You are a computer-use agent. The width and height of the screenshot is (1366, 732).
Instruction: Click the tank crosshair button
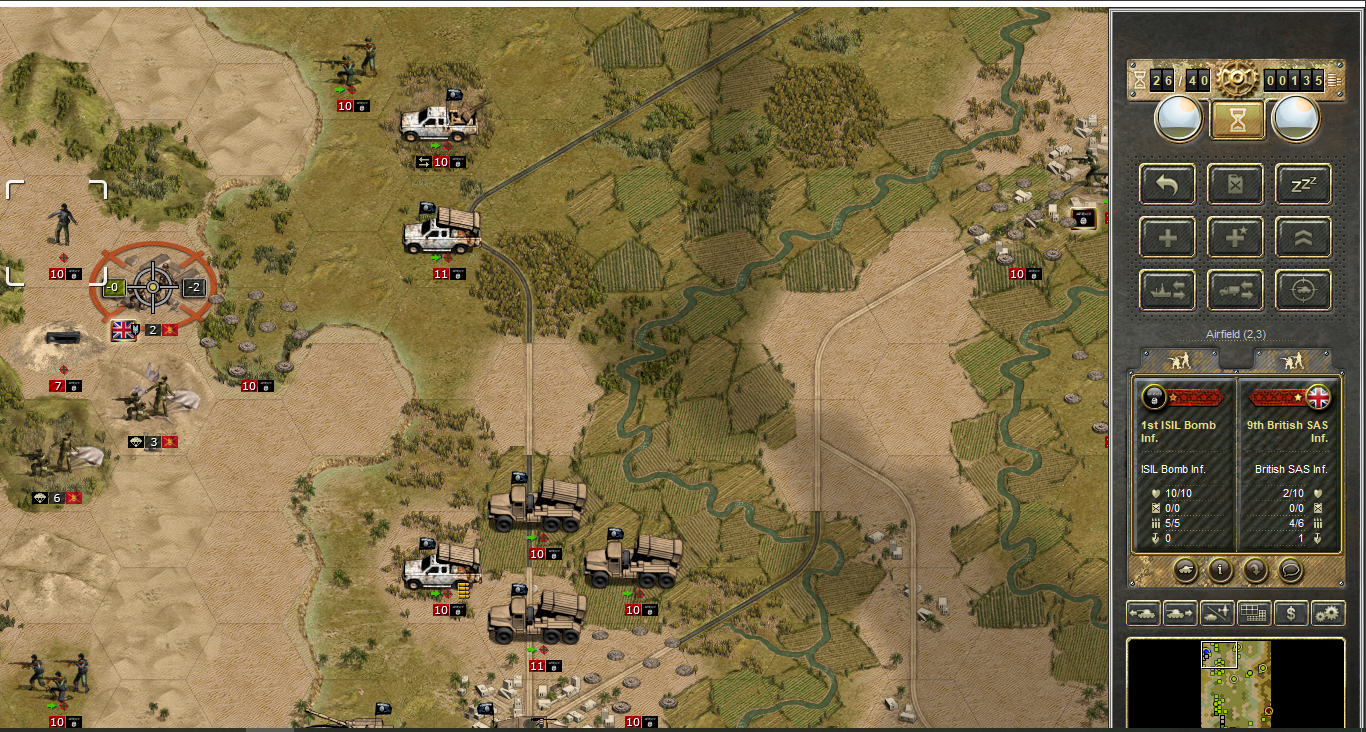click(x=1303, y=290)
